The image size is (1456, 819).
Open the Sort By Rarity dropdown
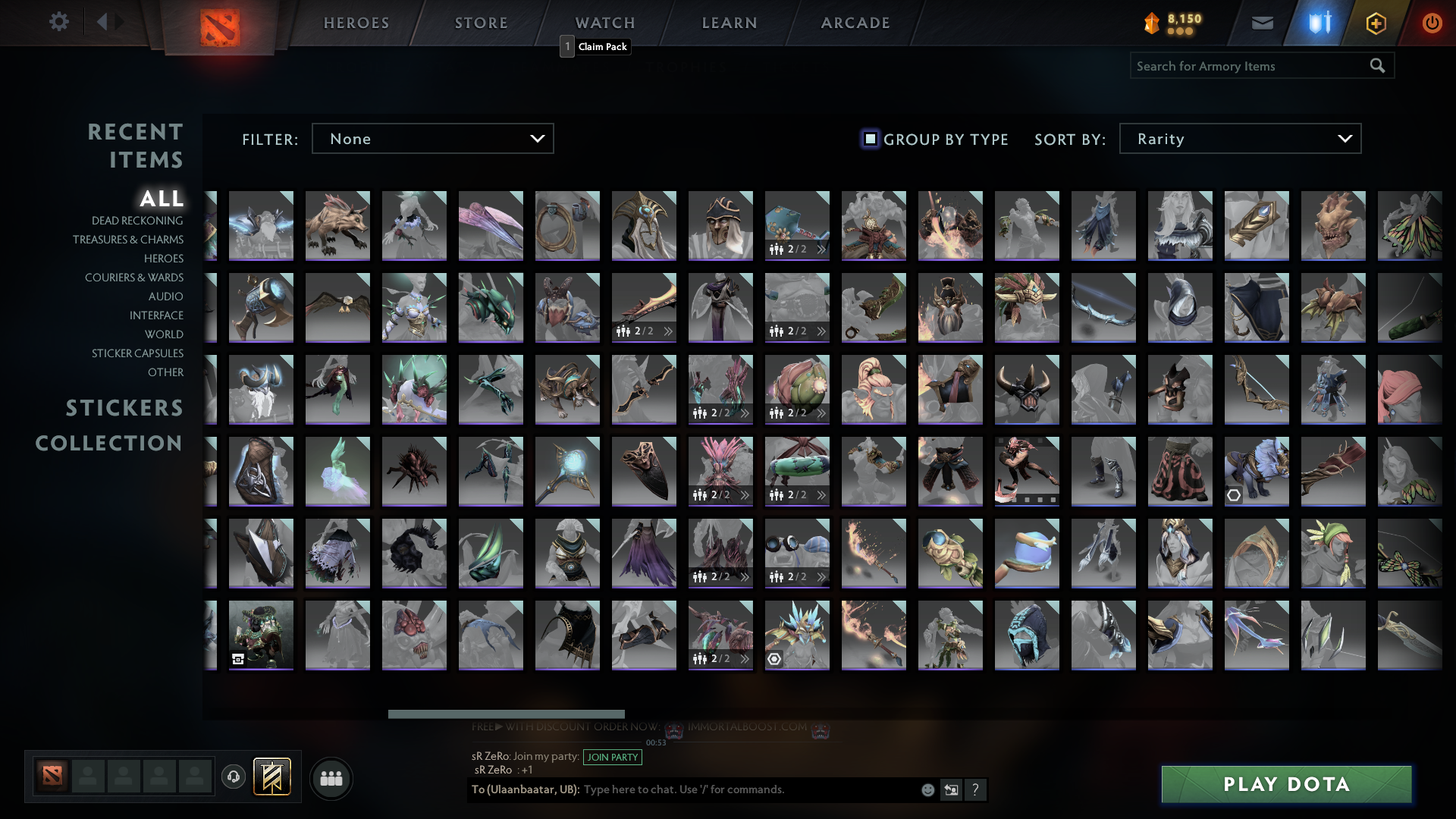coord(1239,138)
